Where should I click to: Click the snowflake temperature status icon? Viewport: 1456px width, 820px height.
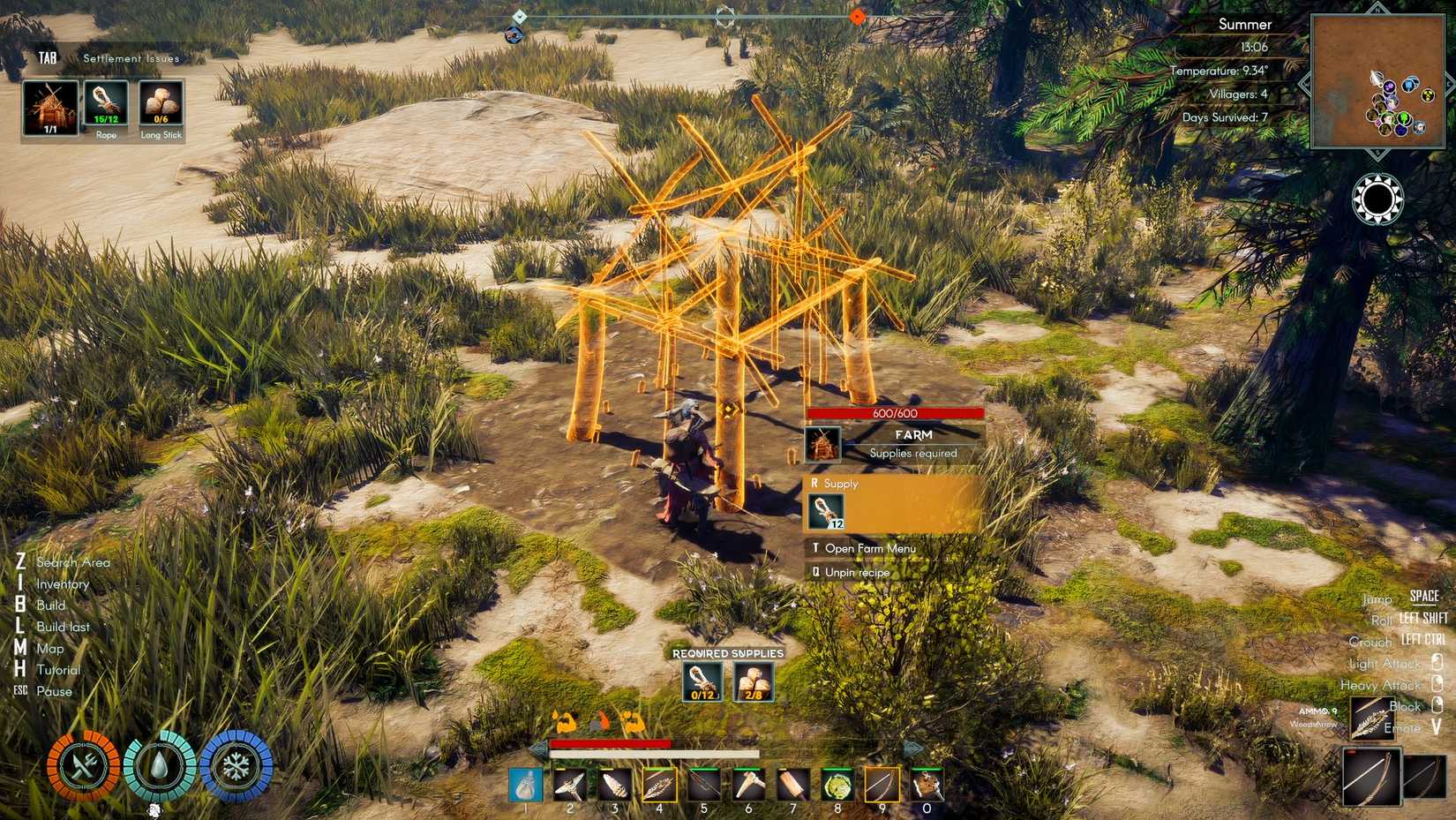[x=236, y=765]
